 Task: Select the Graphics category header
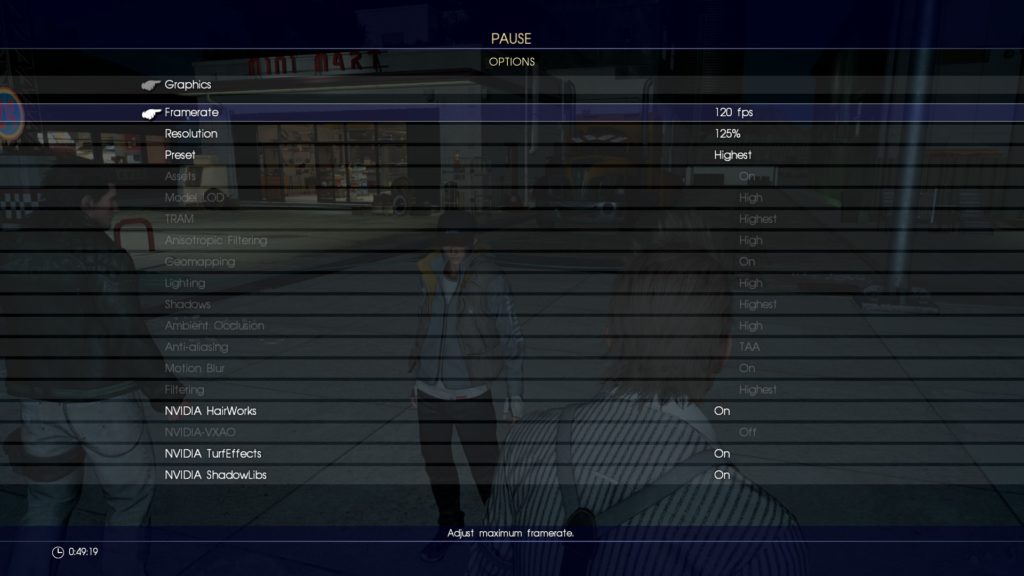(188, 85)
